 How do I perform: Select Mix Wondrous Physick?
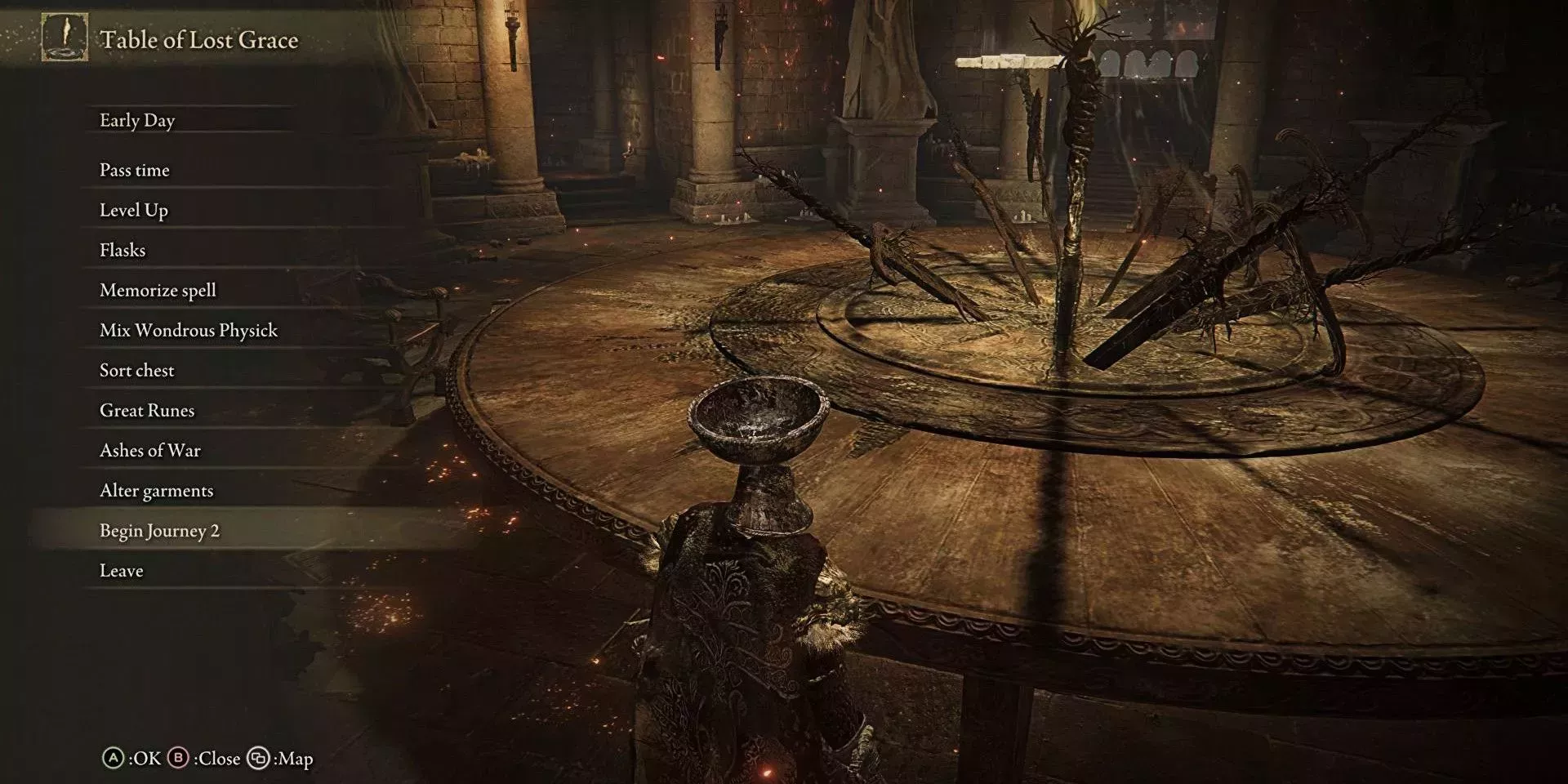189,330
